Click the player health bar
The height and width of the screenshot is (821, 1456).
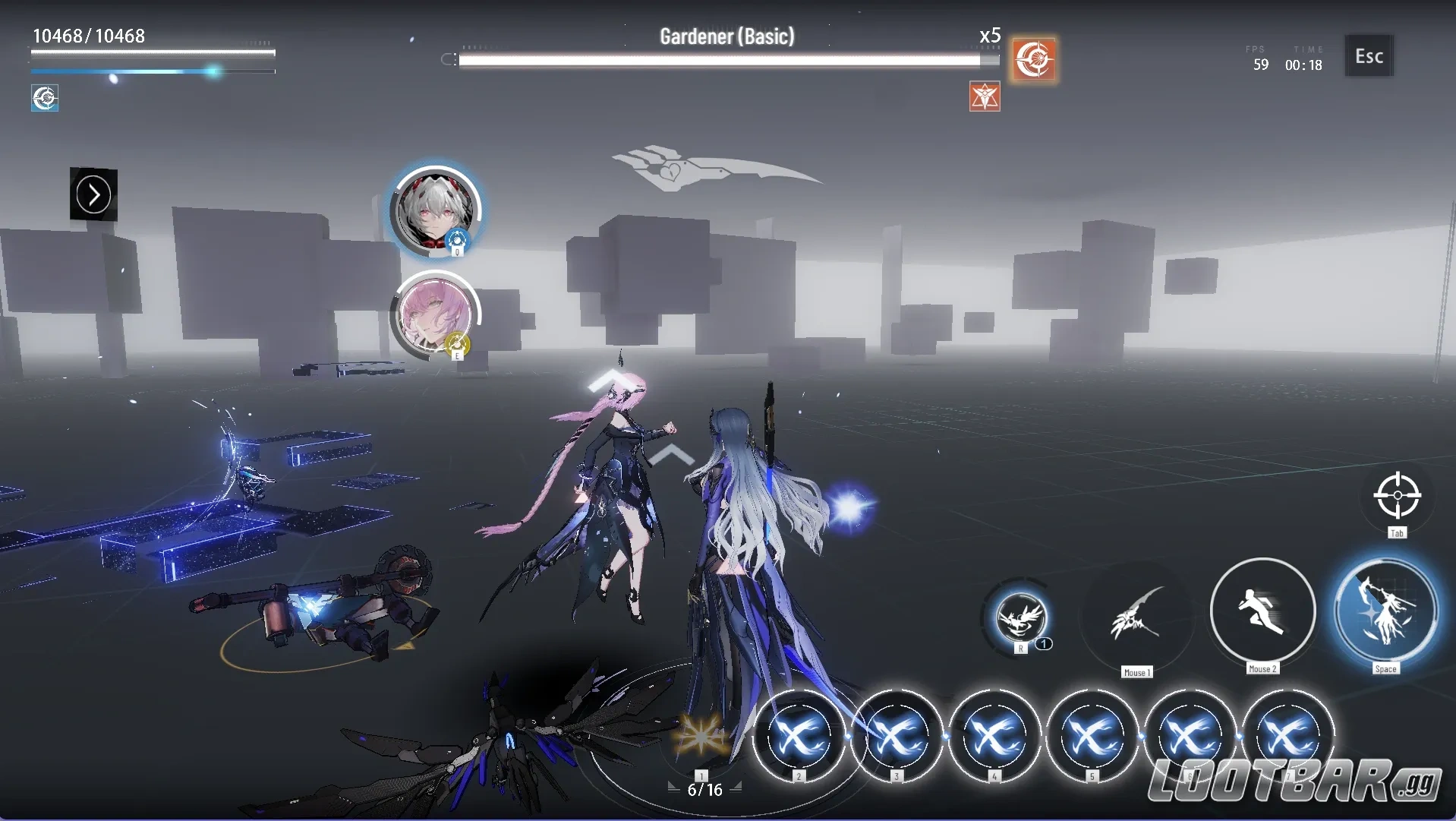[152, 53]
